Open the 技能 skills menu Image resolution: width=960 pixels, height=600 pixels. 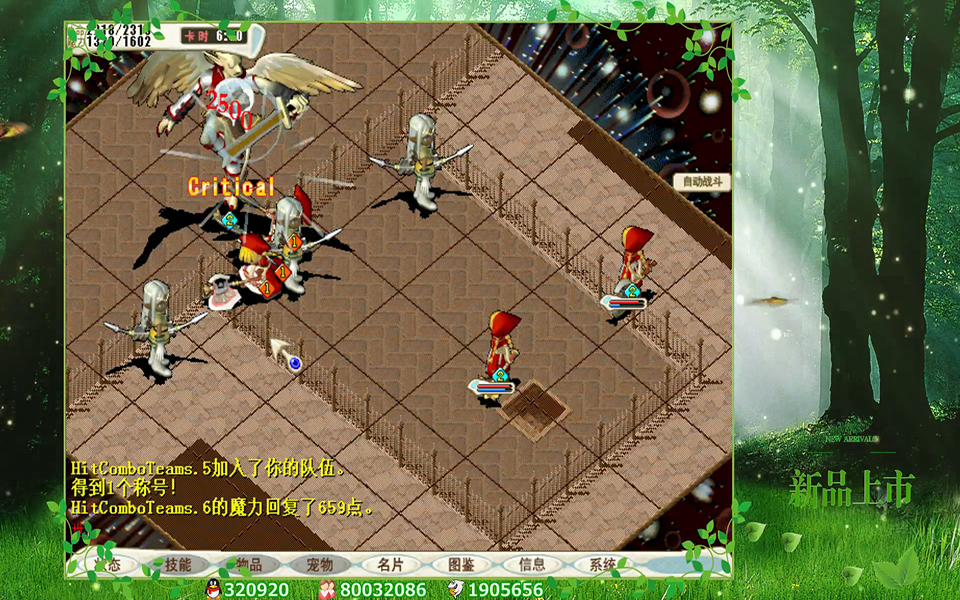(x=178, y=565)
